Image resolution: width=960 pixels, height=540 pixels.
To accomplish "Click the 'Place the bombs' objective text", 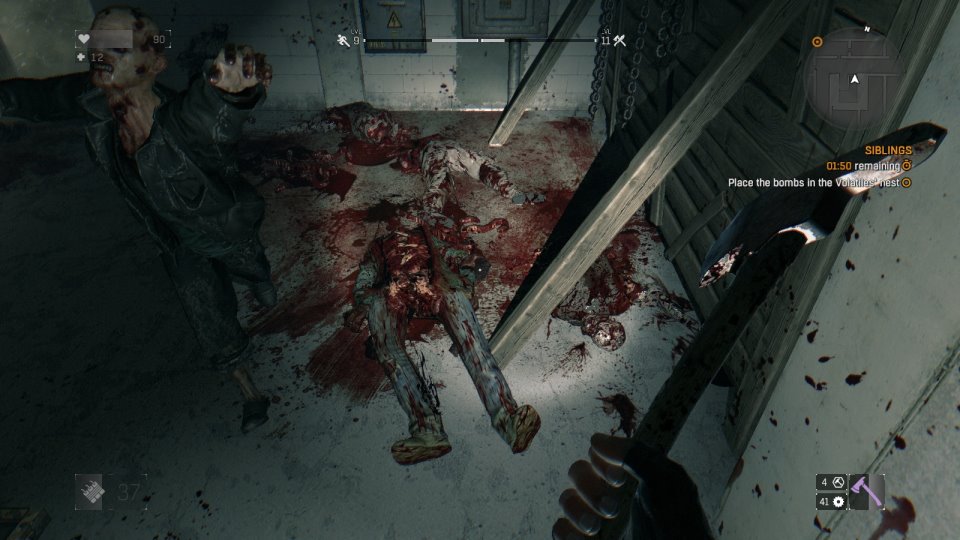I will click(x=813, y=183).
